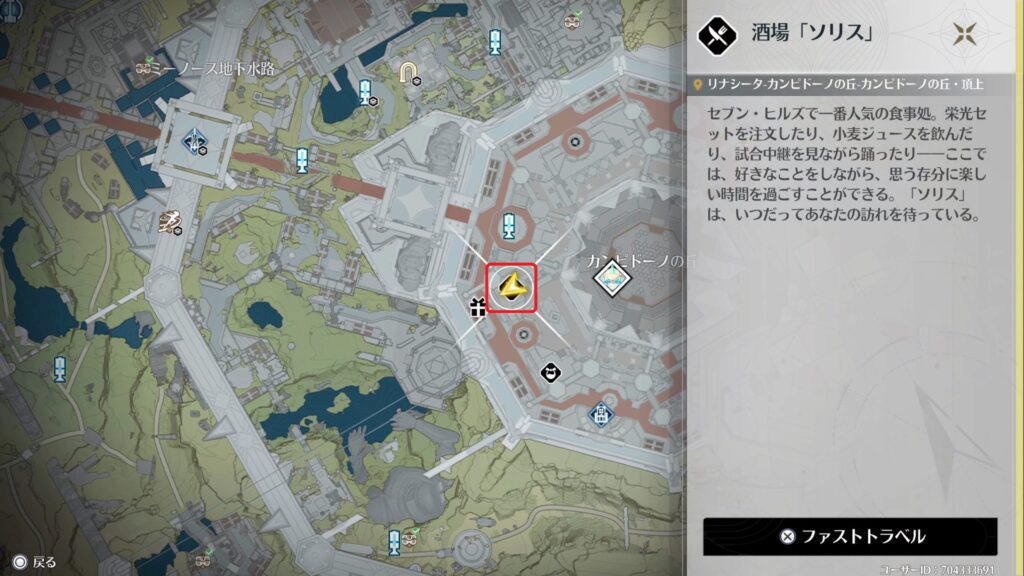Select the カンピドーノの丘 diamond waypoint marker
1024x576 pixels.
tap(611, 275)
